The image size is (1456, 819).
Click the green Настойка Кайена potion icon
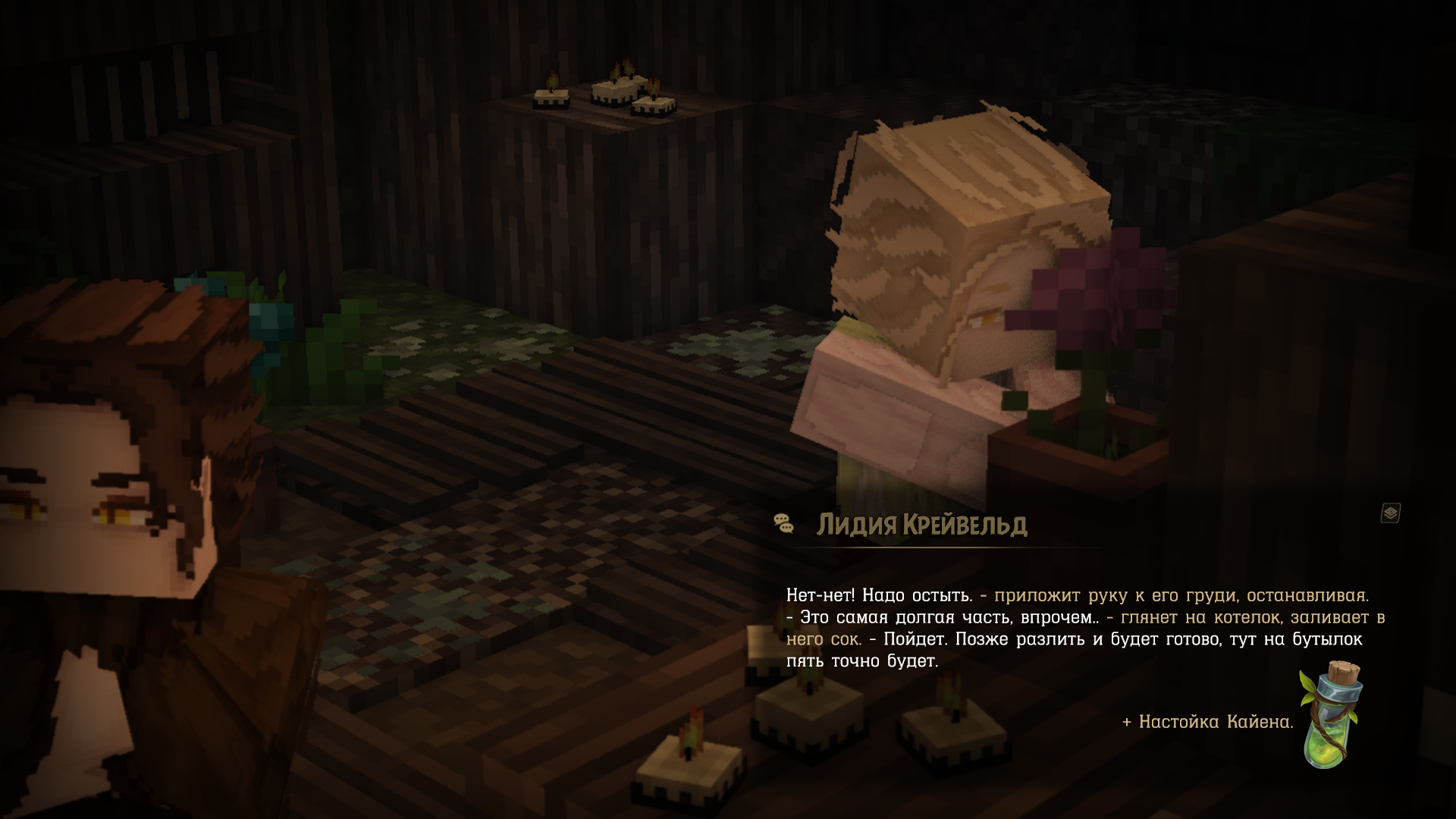point(1329,714)
